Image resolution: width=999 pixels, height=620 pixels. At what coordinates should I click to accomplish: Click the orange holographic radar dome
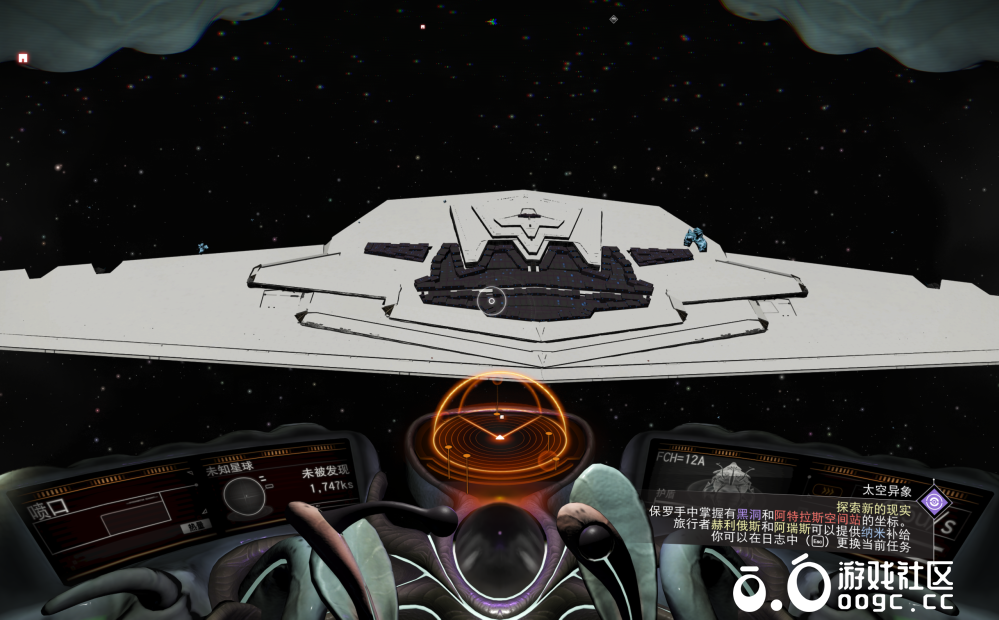click(x=499, y=425)
